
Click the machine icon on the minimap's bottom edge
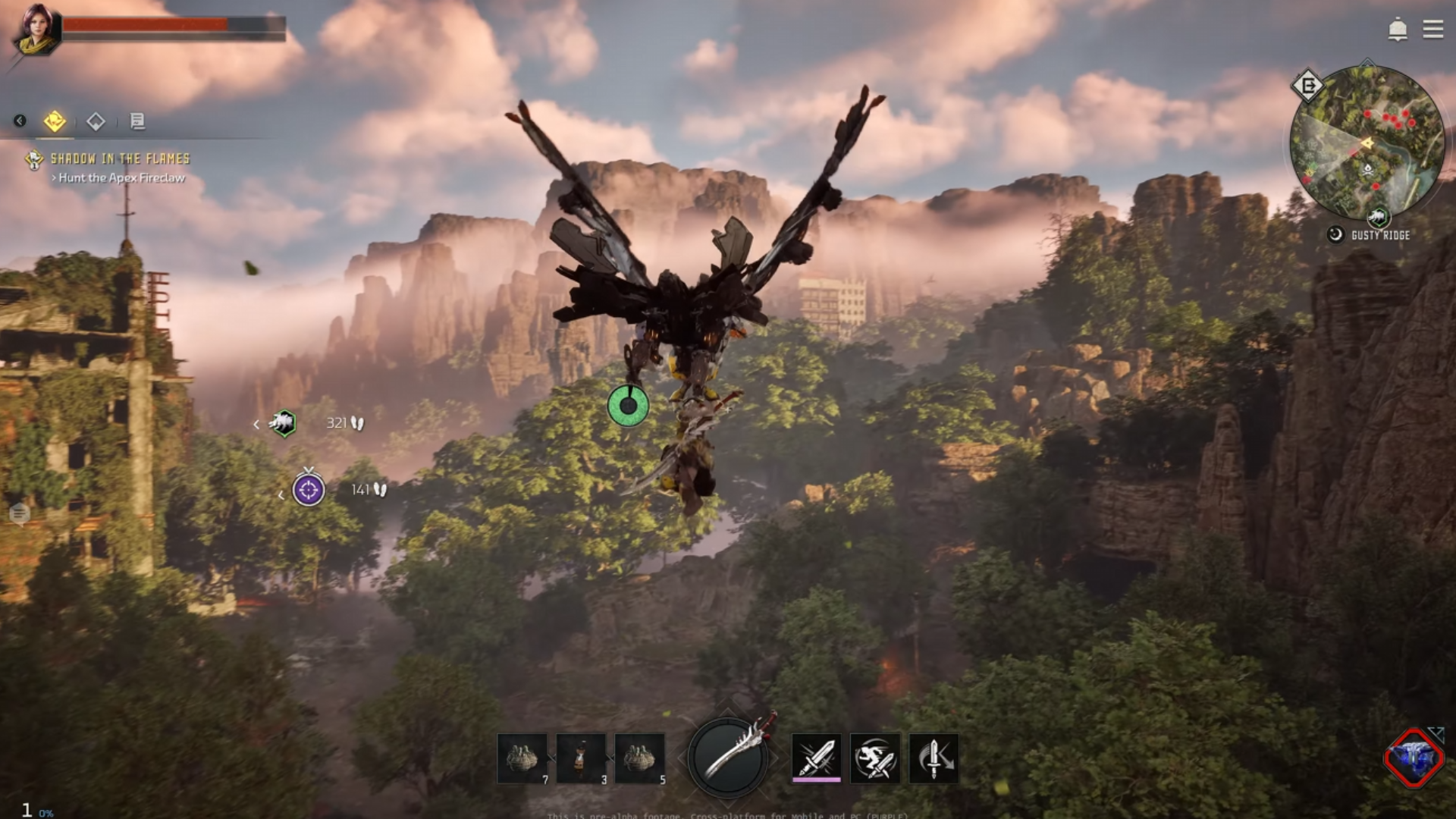(x=1378, y=218)
